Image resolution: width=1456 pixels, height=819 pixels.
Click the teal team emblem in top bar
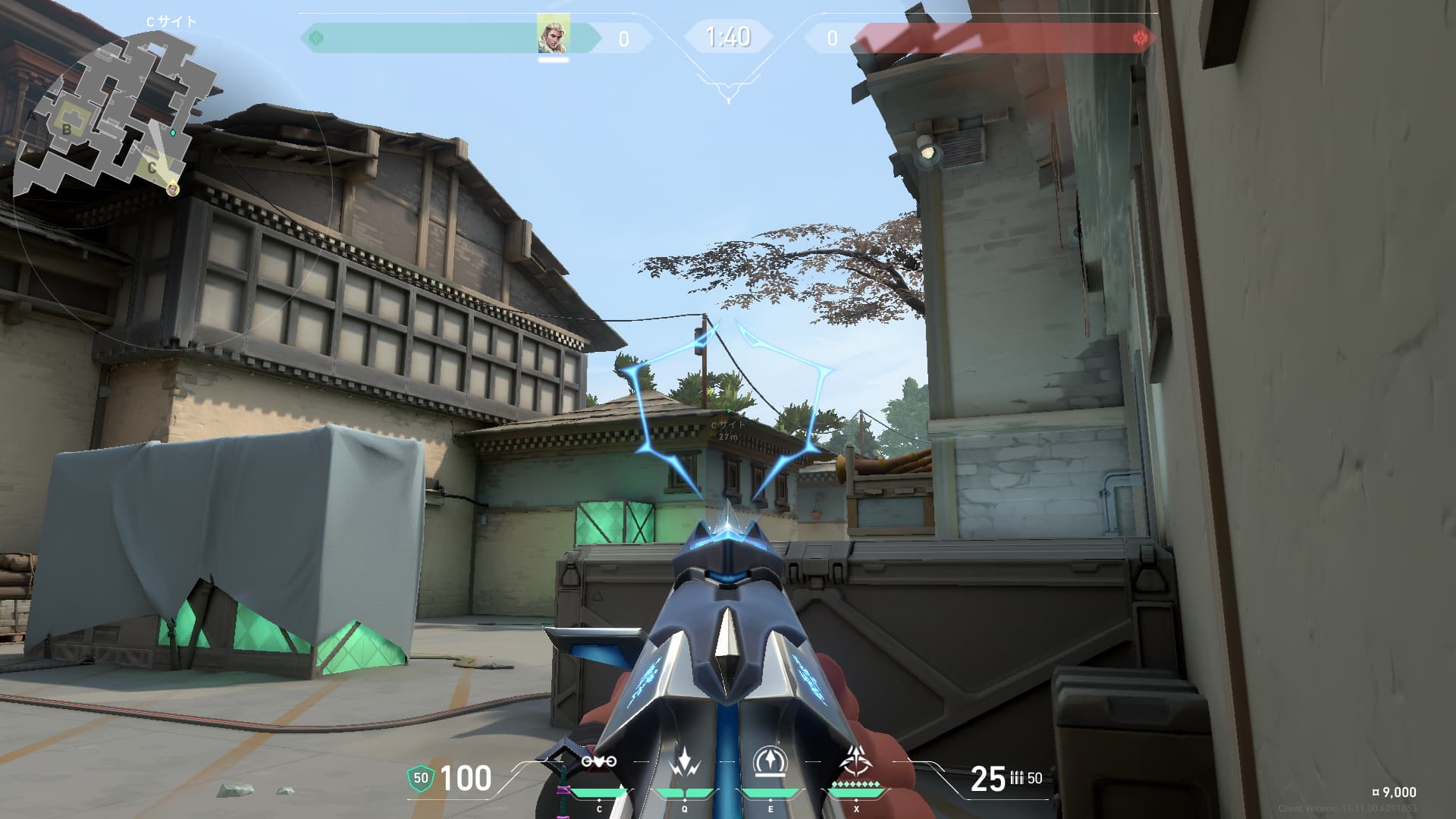317,37
